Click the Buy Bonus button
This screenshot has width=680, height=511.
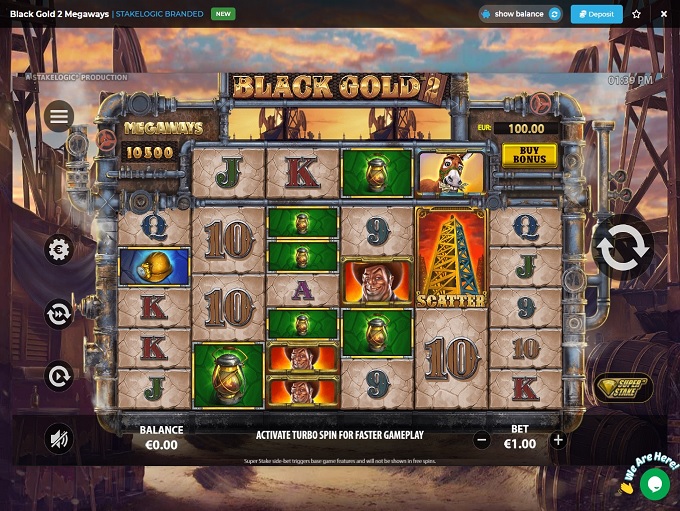click(529, 154)
